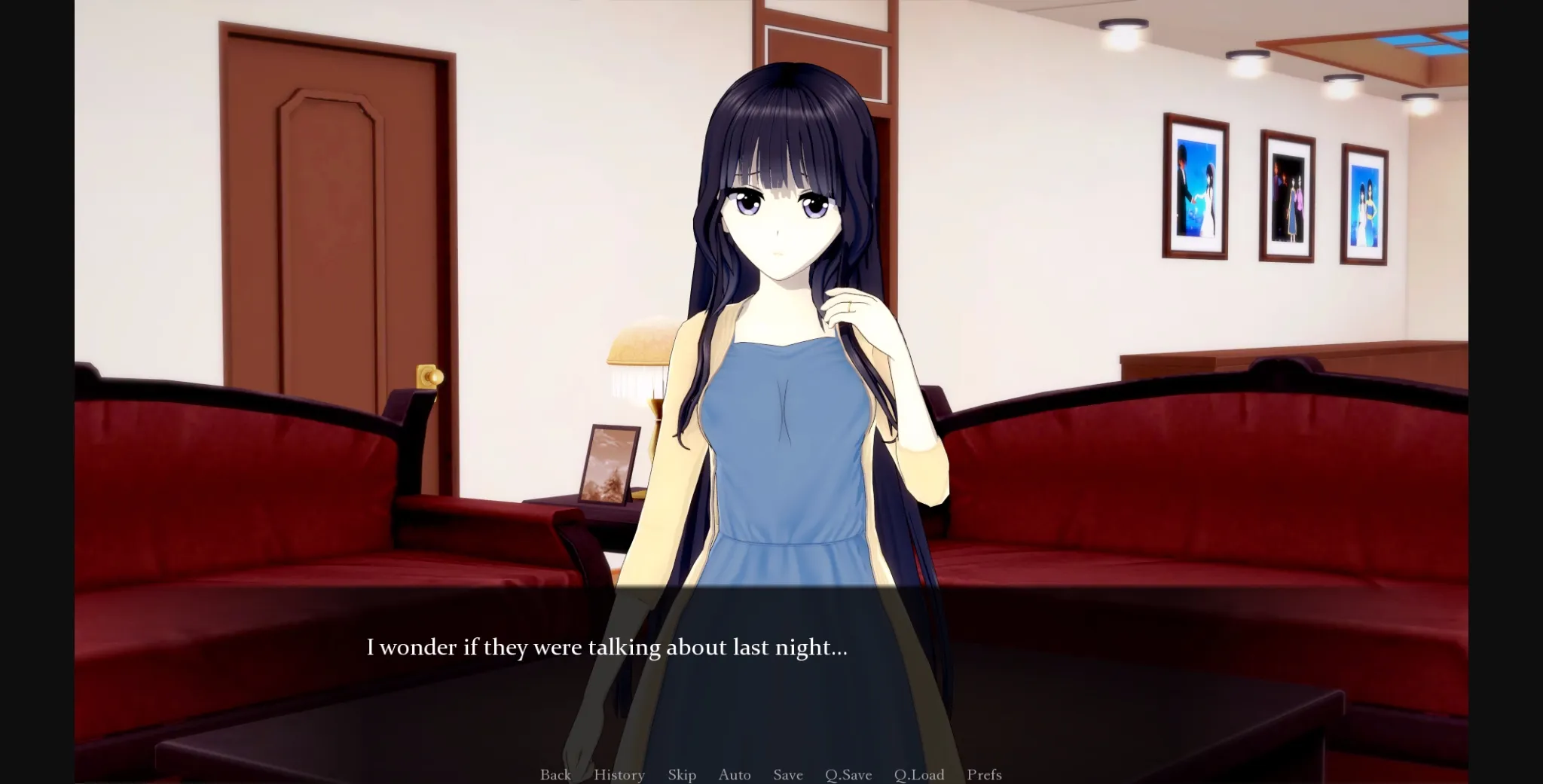
Task: Open the History screen
Action: (619, 774)
